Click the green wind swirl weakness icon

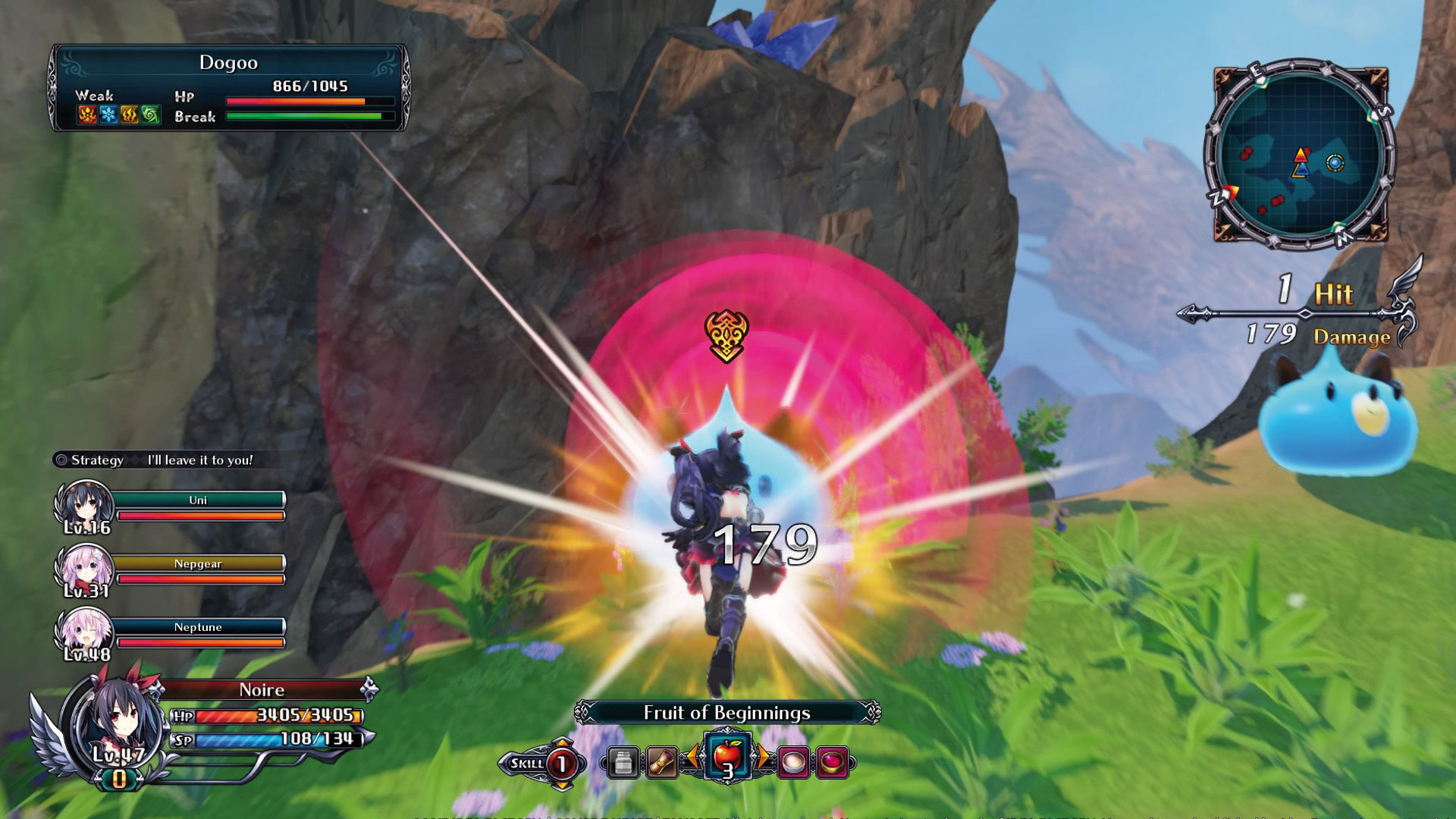point(151,115)
